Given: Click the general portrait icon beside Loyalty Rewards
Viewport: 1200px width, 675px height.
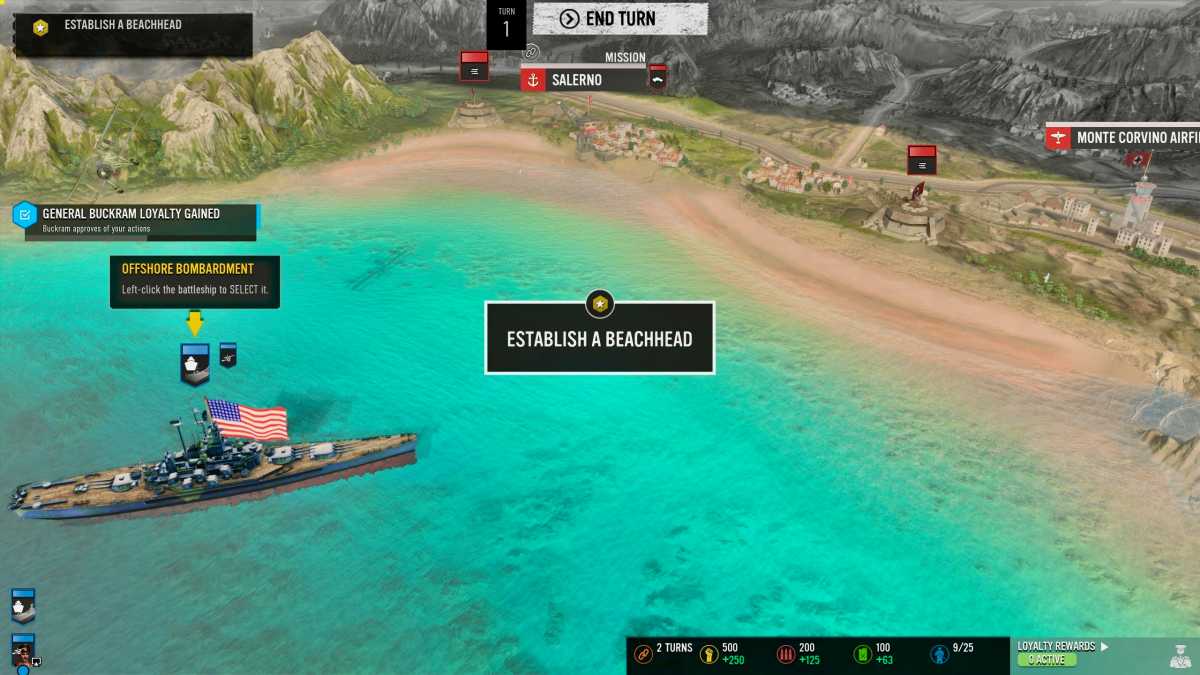Looking at the screenshot, I should (x=1179, y=656).
